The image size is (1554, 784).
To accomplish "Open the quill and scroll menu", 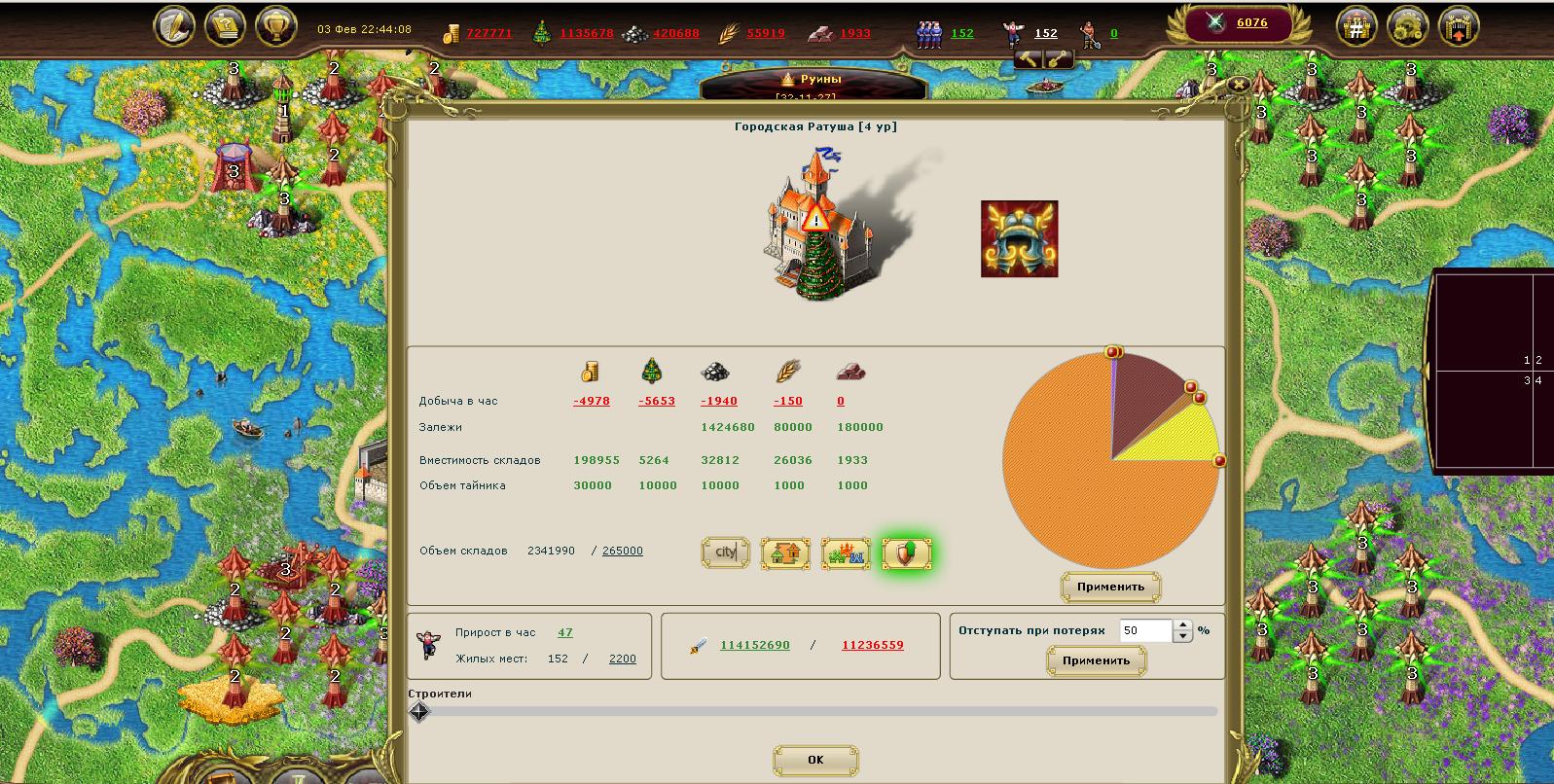I will pyautogui.click(x=174, y=27).
